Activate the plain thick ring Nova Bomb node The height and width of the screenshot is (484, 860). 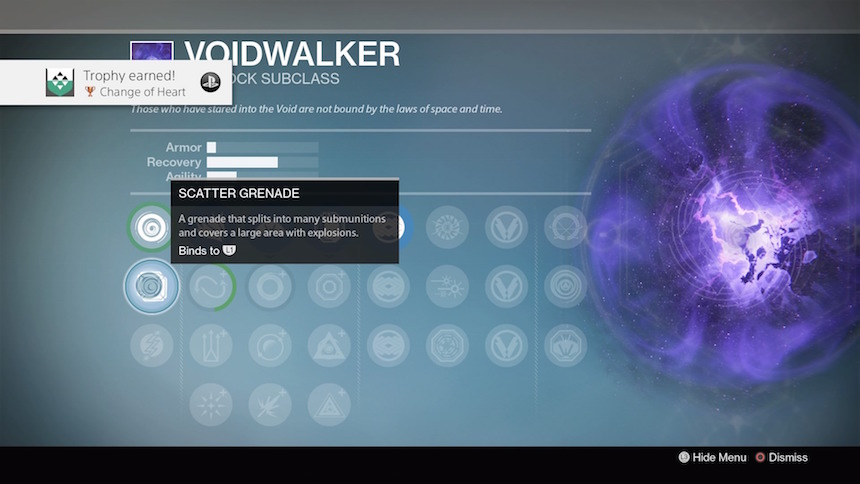[270, 287]
